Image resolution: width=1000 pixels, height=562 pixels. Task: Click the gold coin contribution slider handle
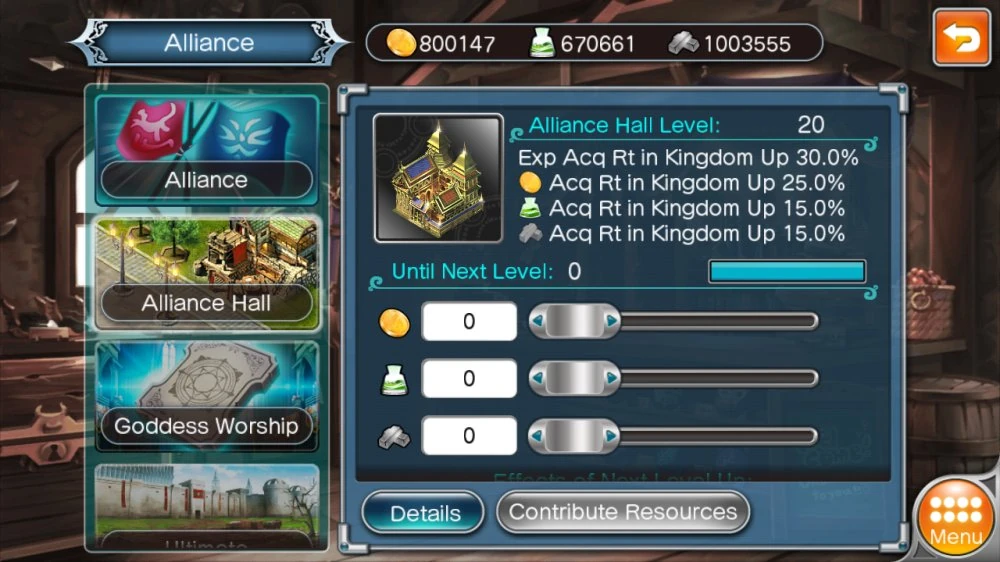(x=574, y=322)
